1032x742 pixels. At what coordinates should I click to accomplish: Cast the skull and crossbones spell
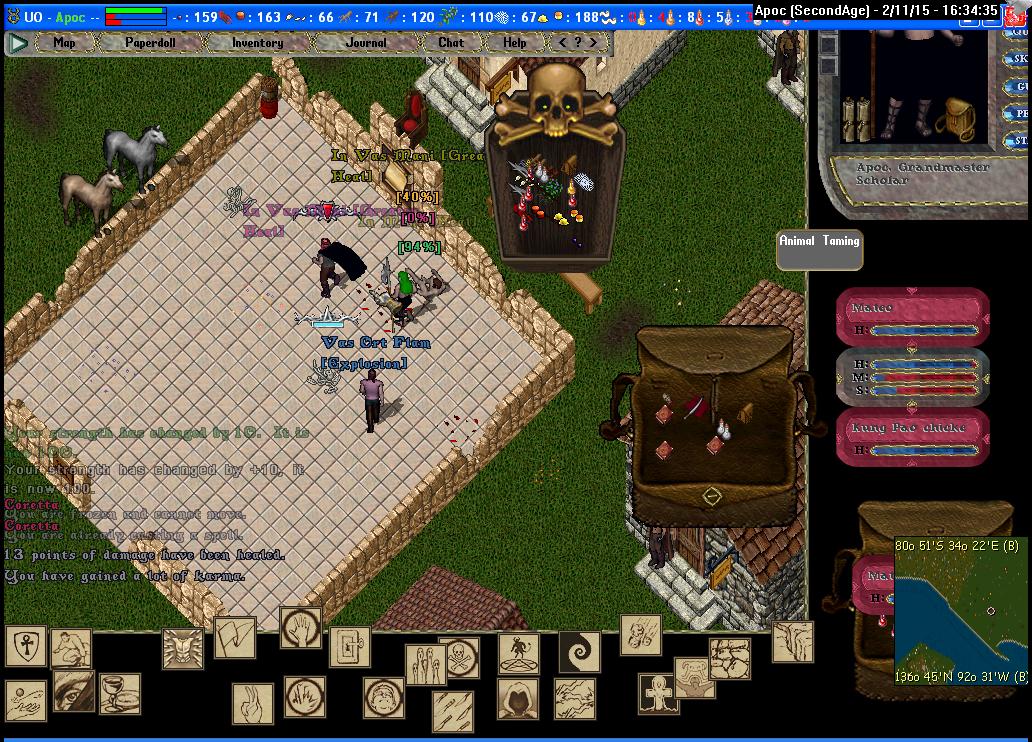pyautogui.click(x=458, y=657)
